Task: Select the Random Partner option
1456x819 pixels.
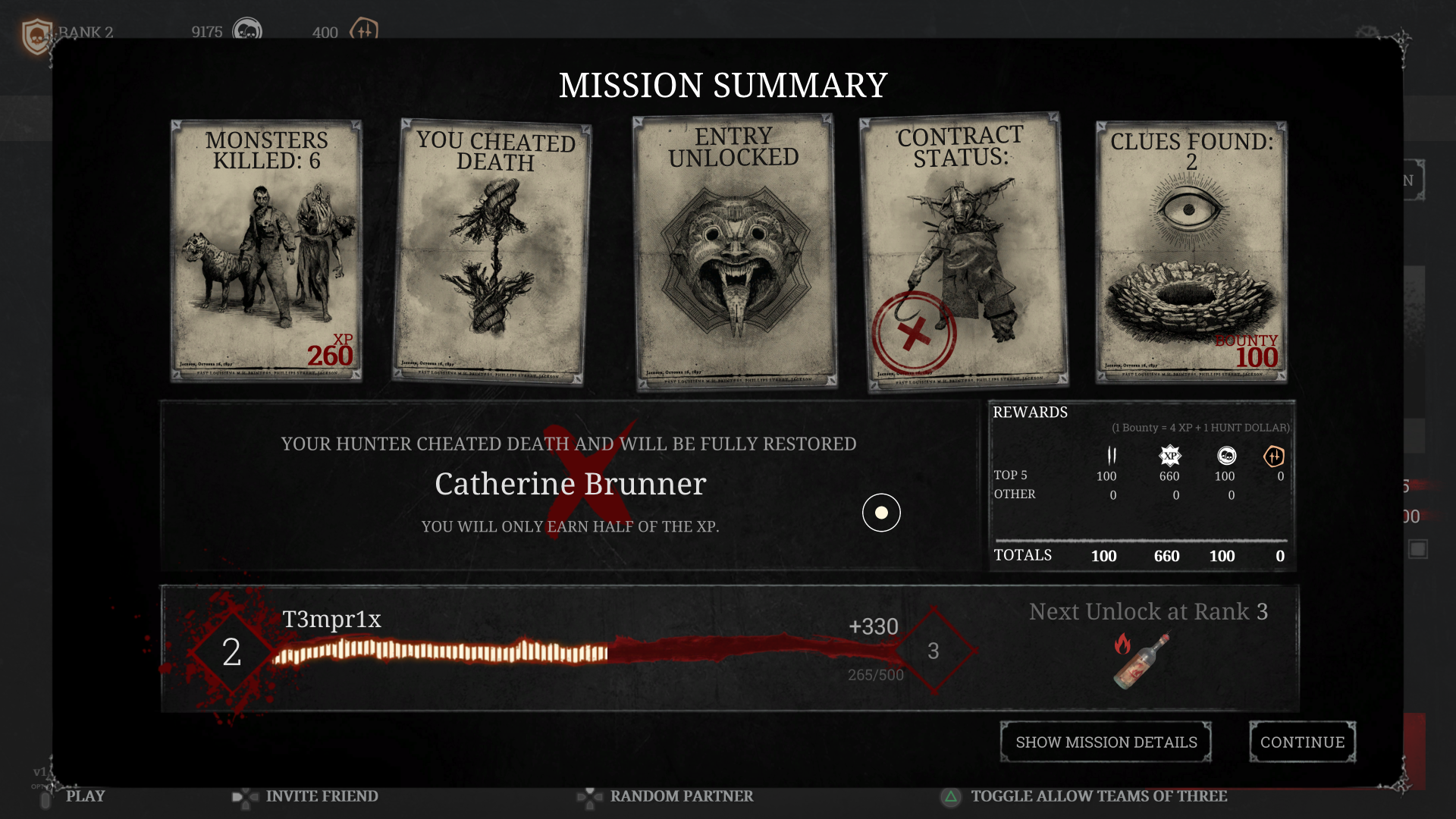Action: click(x=680, y=797)
